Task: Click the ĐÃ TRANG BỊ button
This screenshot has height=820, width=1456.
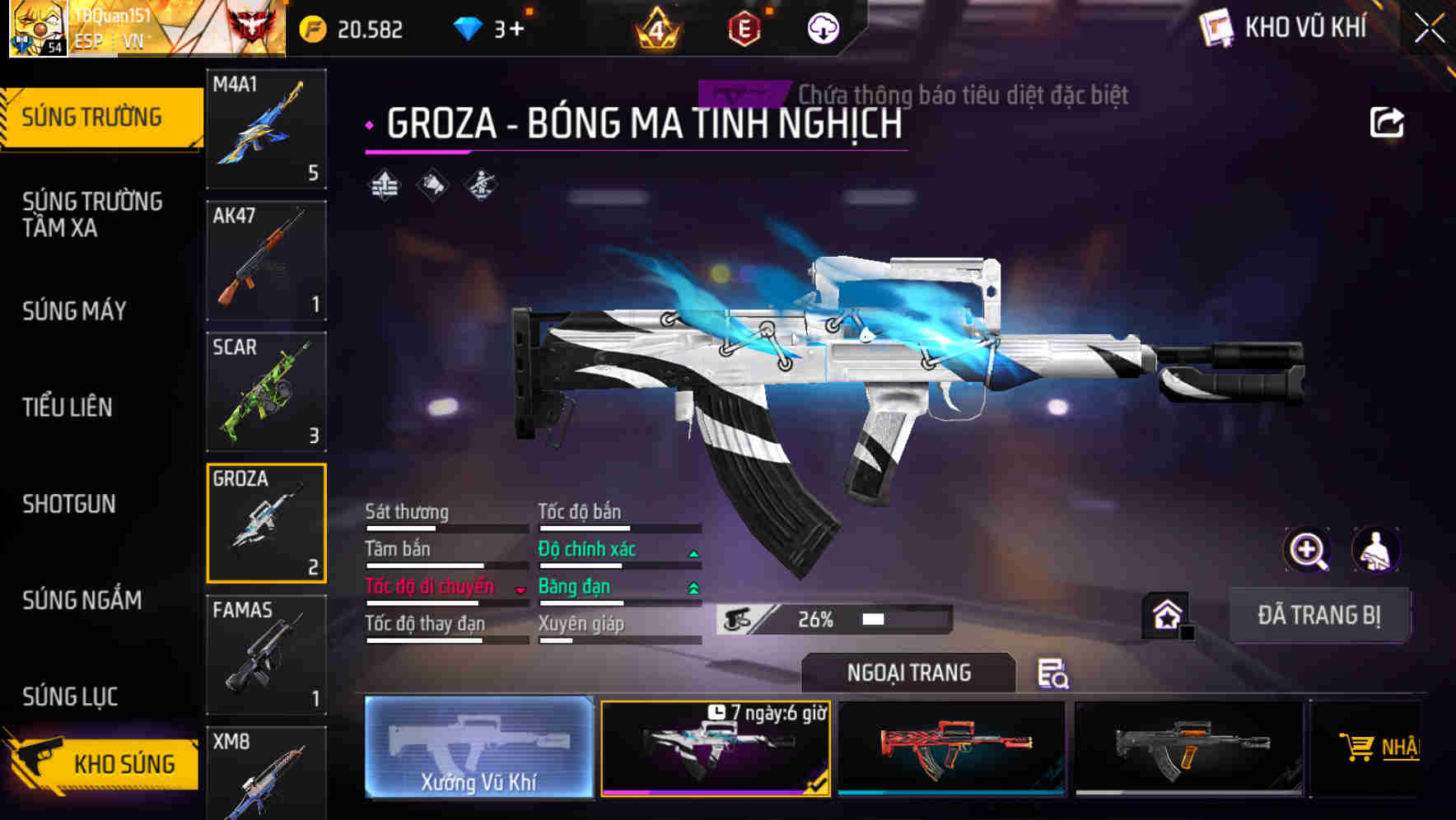Action: pyautogui.click(x=1320, y=615)
